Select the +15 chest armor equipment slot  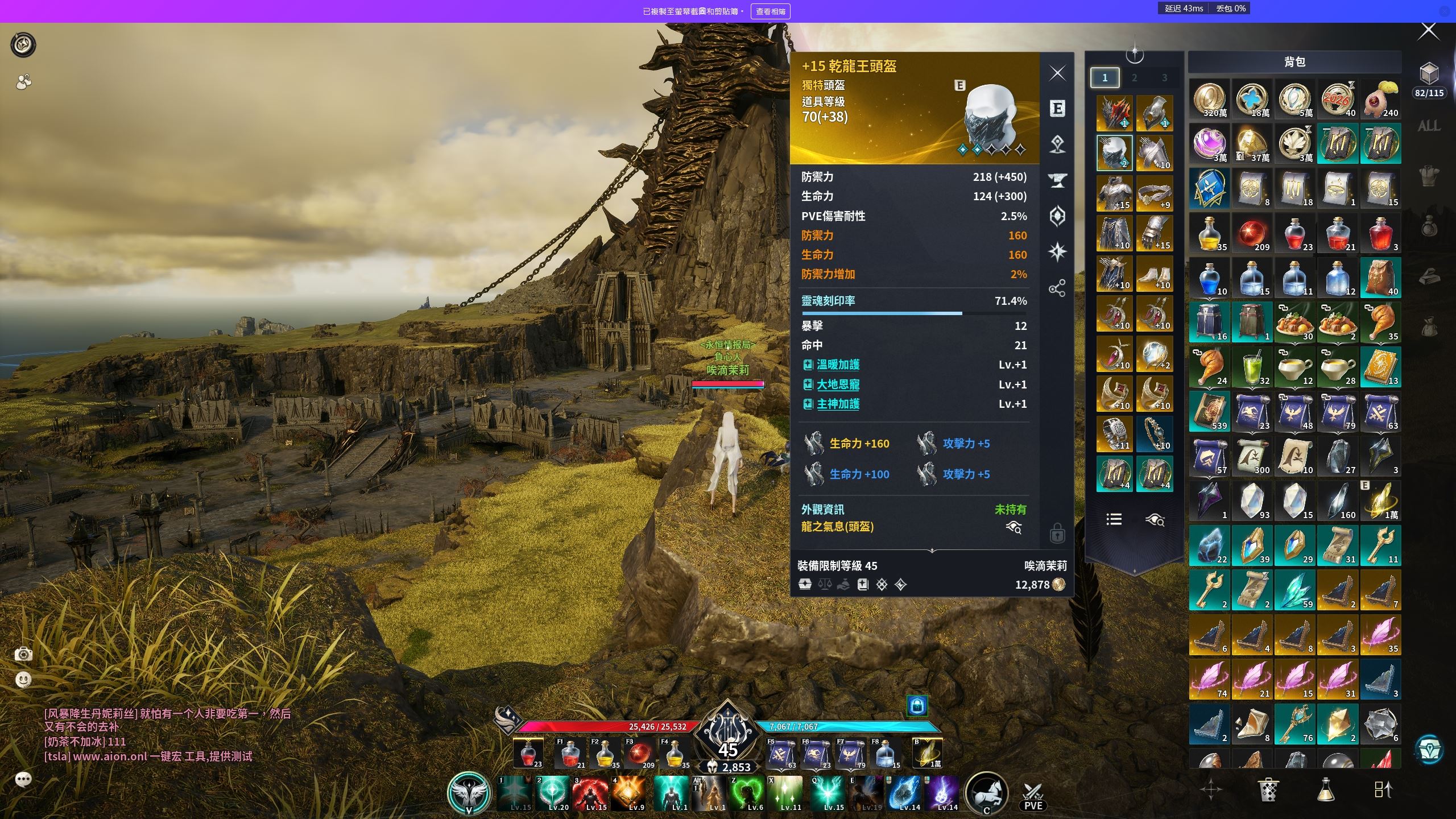pos(1114,193)
